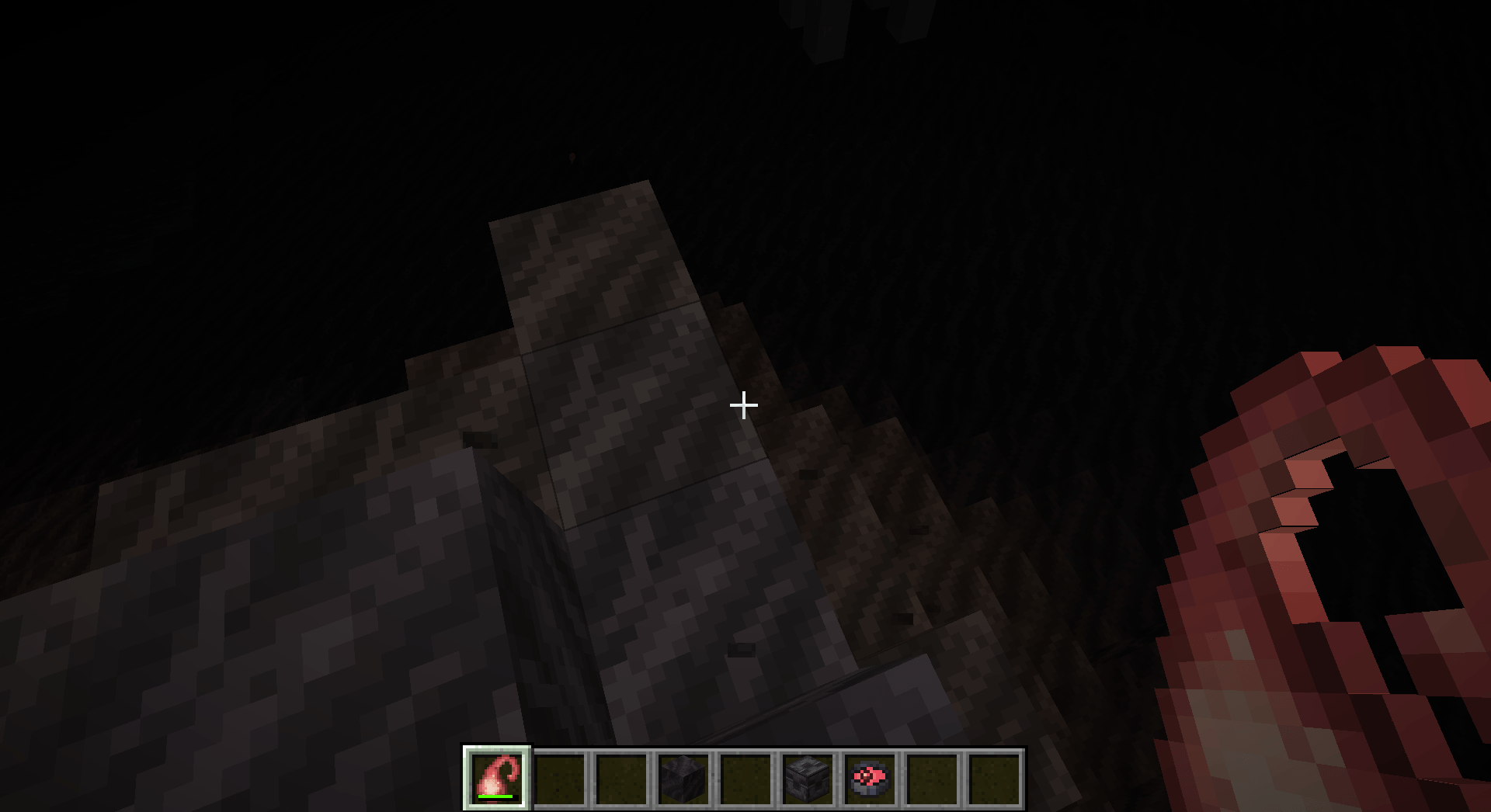The height and width of the screenshot is (812, 1491).
Task: Select the empty fifth hotbar slot
Action: click(745, 780)
